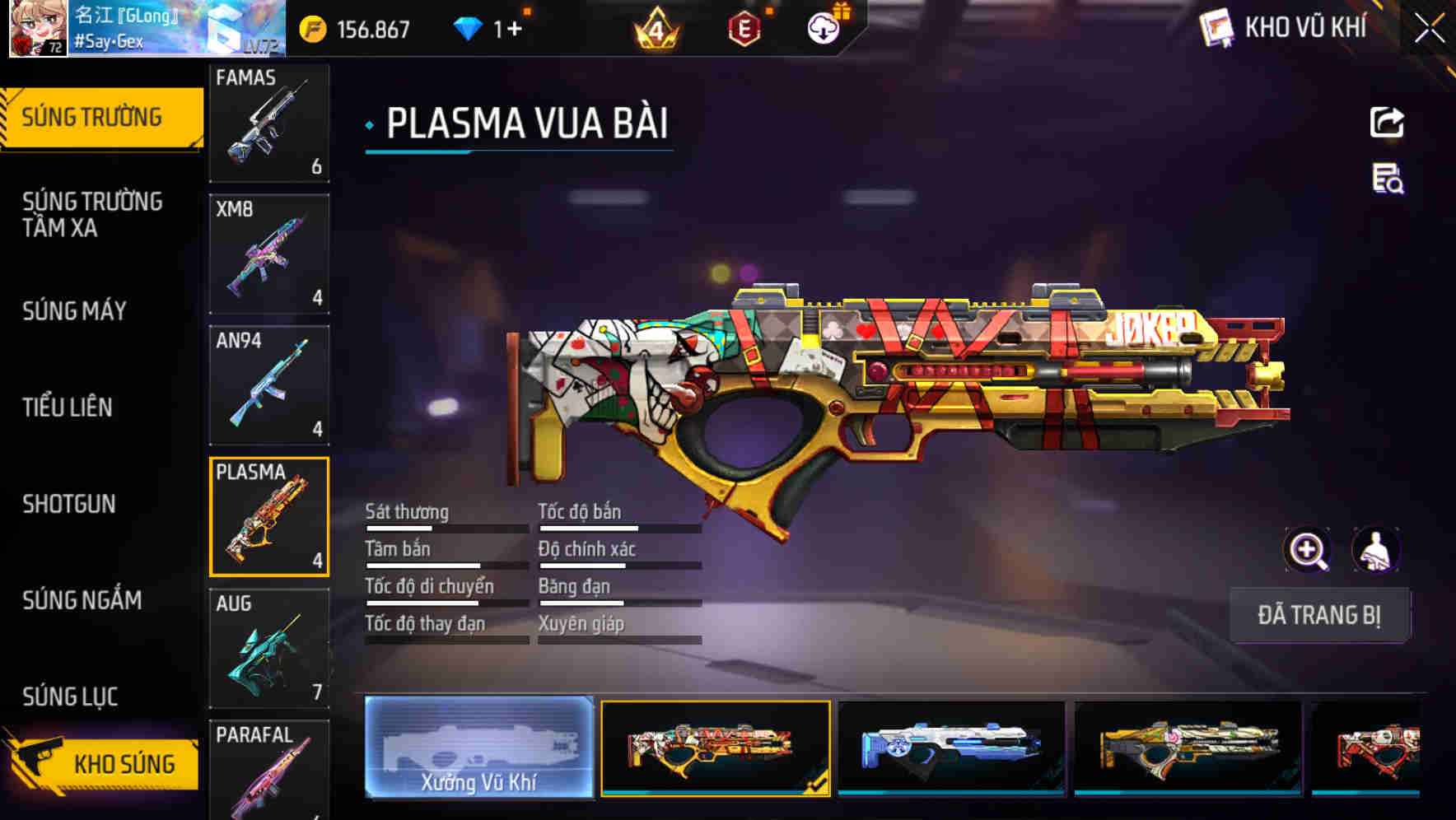Select the XM8 weapon thumbnail

[269, 254]
